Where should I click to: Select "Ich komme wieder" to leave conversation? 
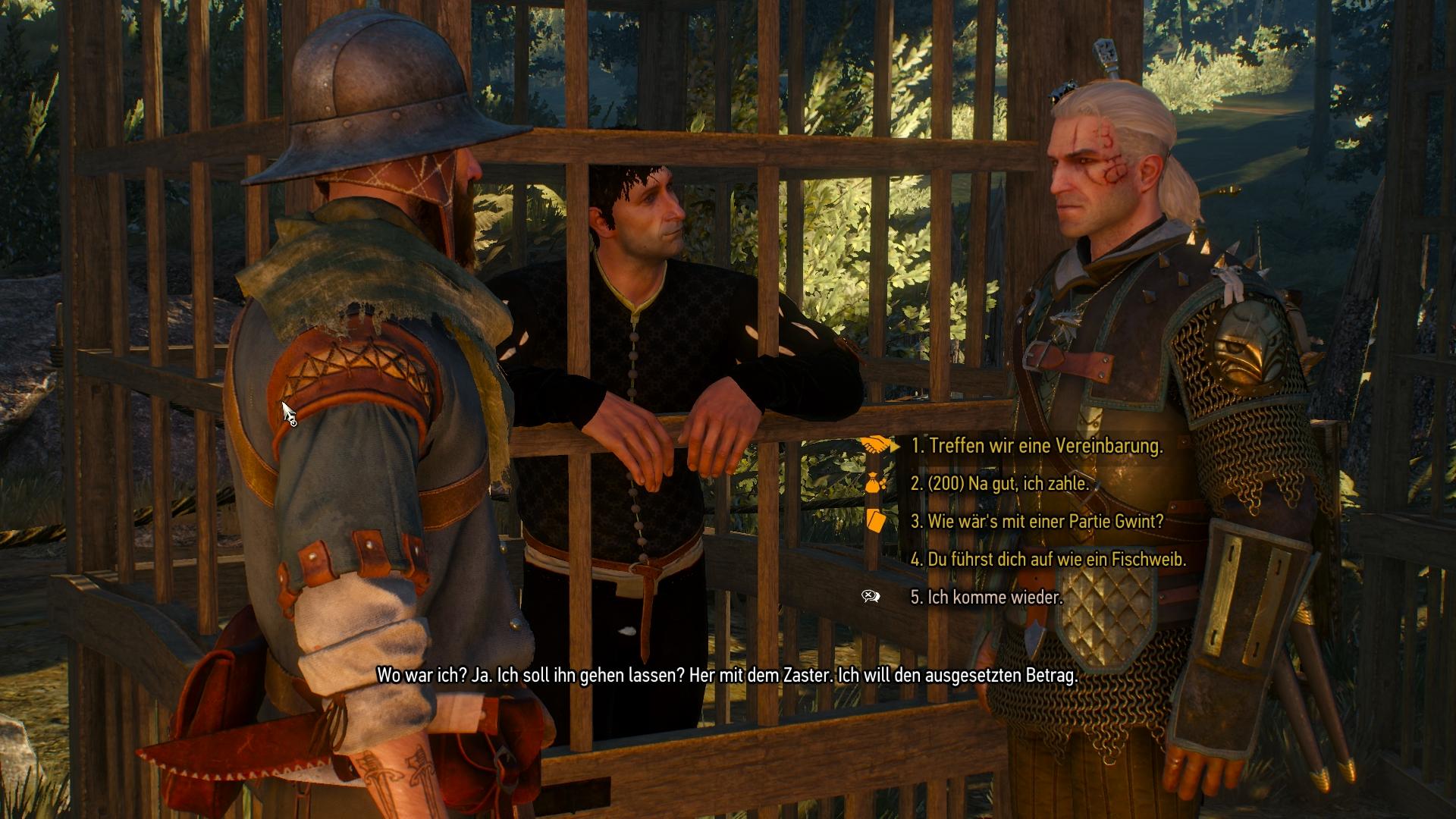[986, 598]
